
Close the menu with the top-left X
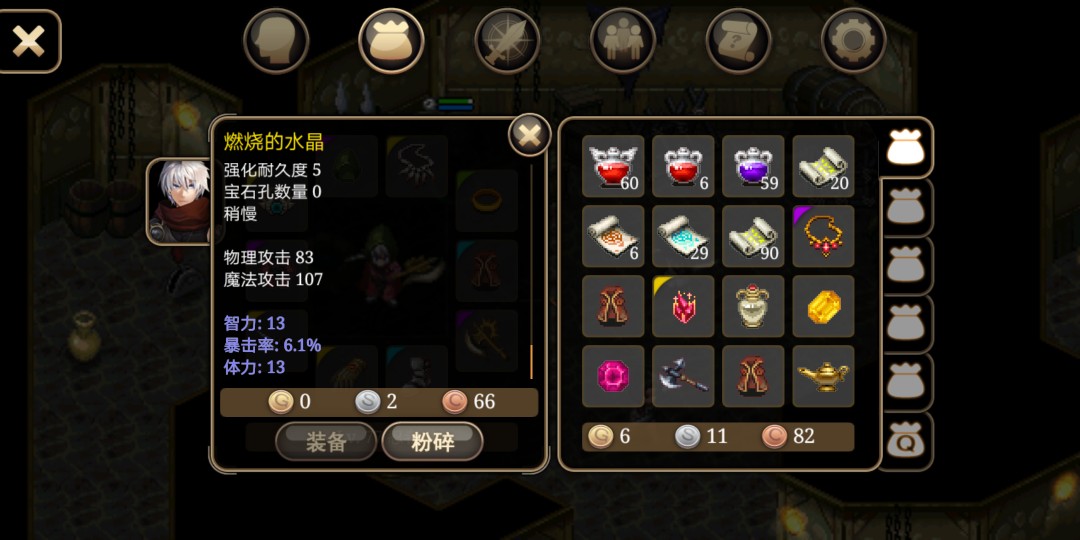click(x=29, y=41)
